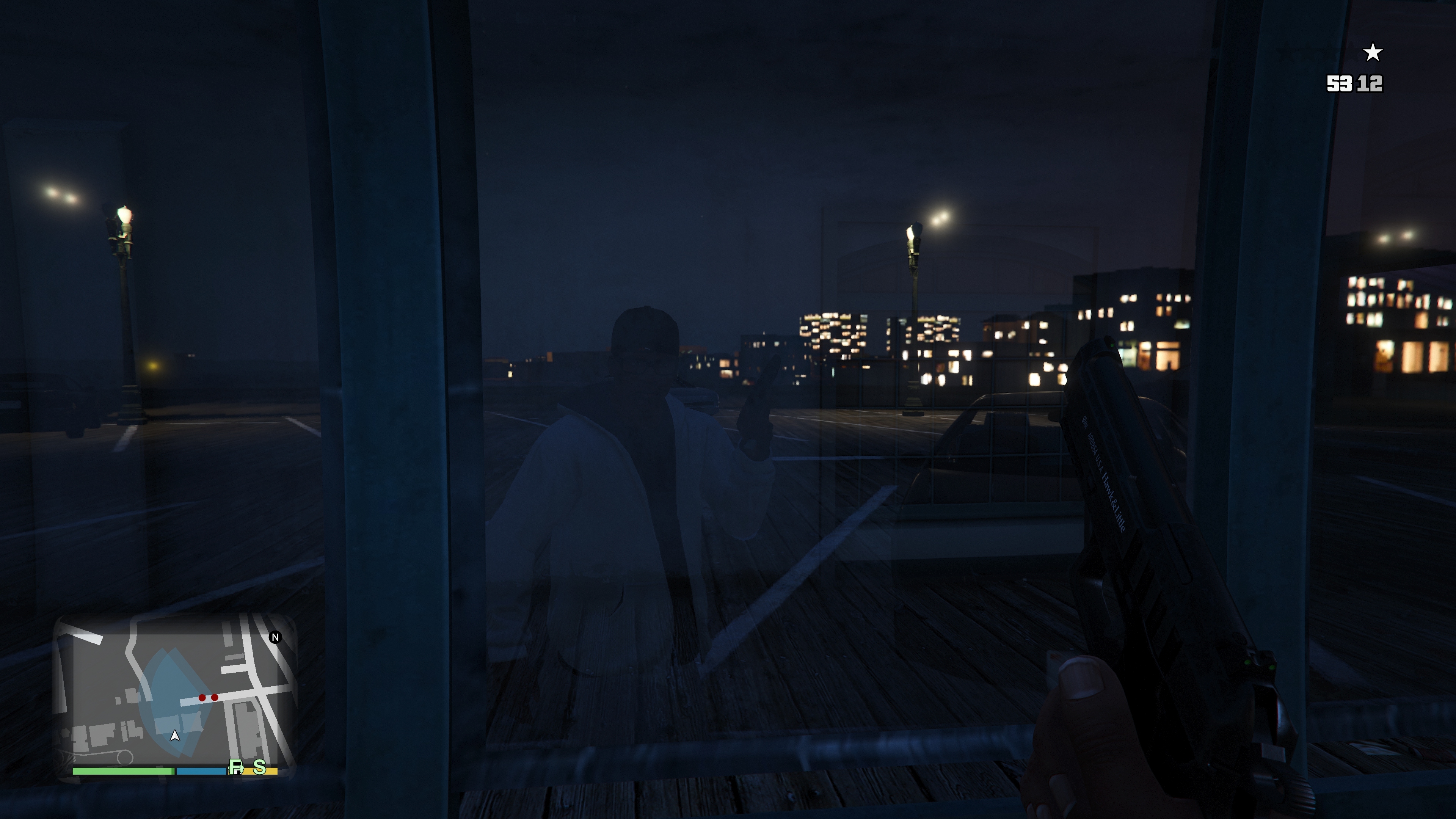The image size is (1456, 819).
Task: Click the north compass marker on minimap
Action: click(275, 637)
